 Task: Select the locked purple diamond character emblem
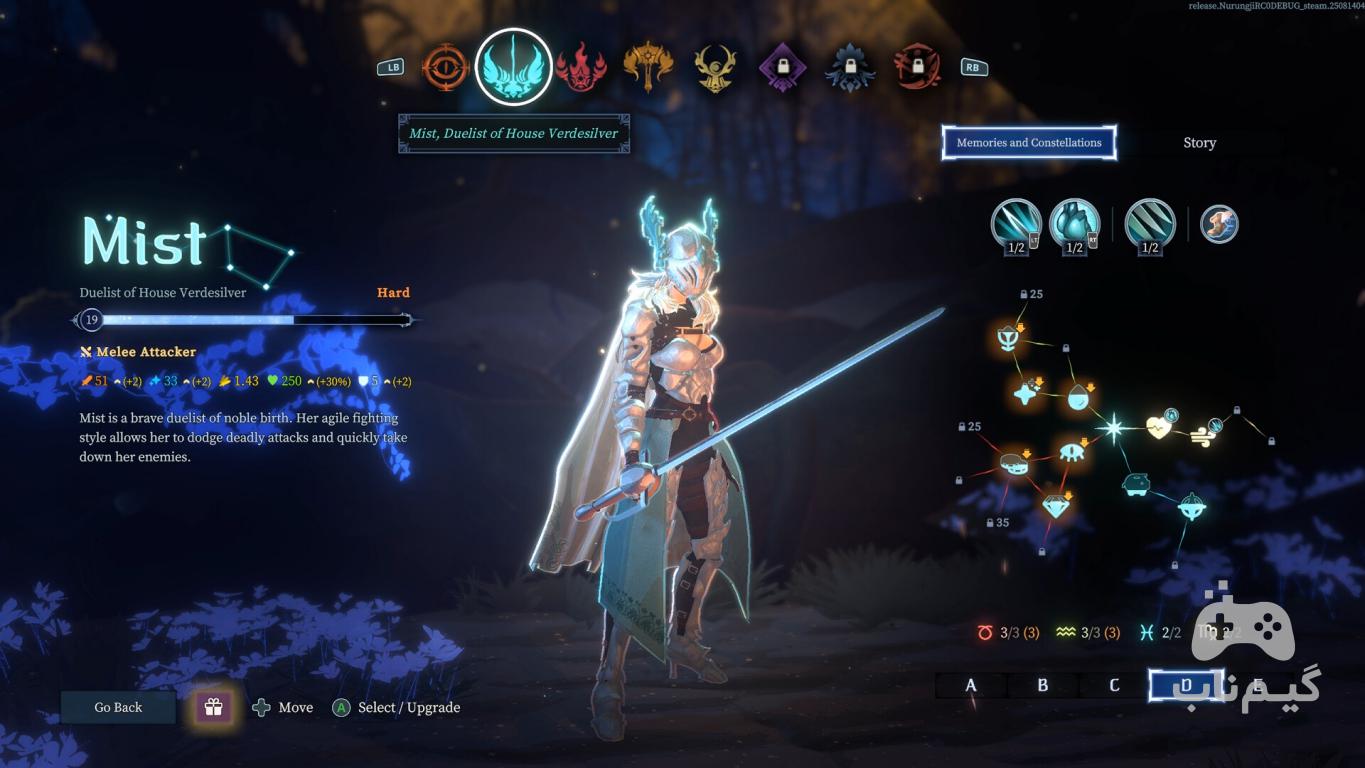coord(782,68)
